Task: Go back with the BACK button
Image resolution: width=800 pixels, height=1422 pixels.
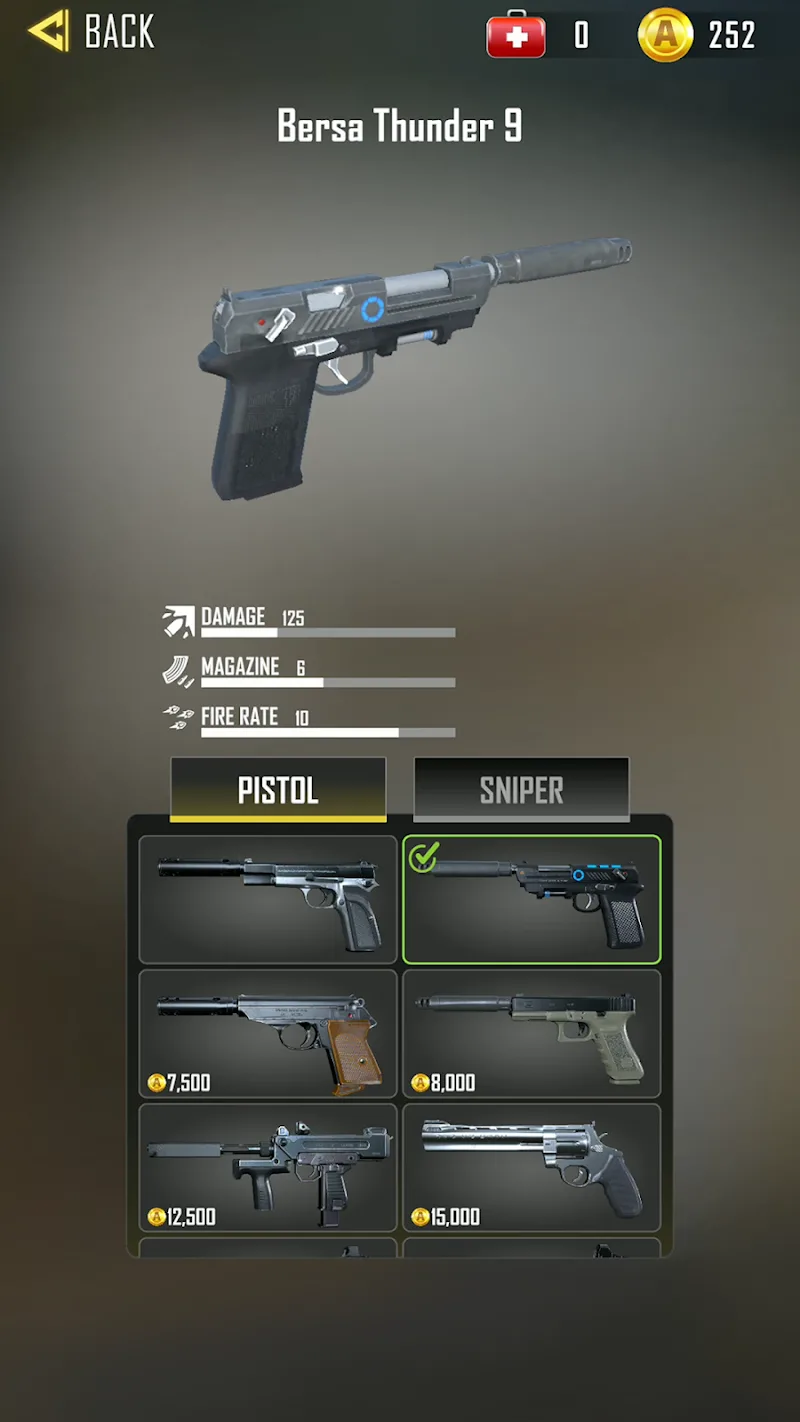Action: (x=92, y=32)
